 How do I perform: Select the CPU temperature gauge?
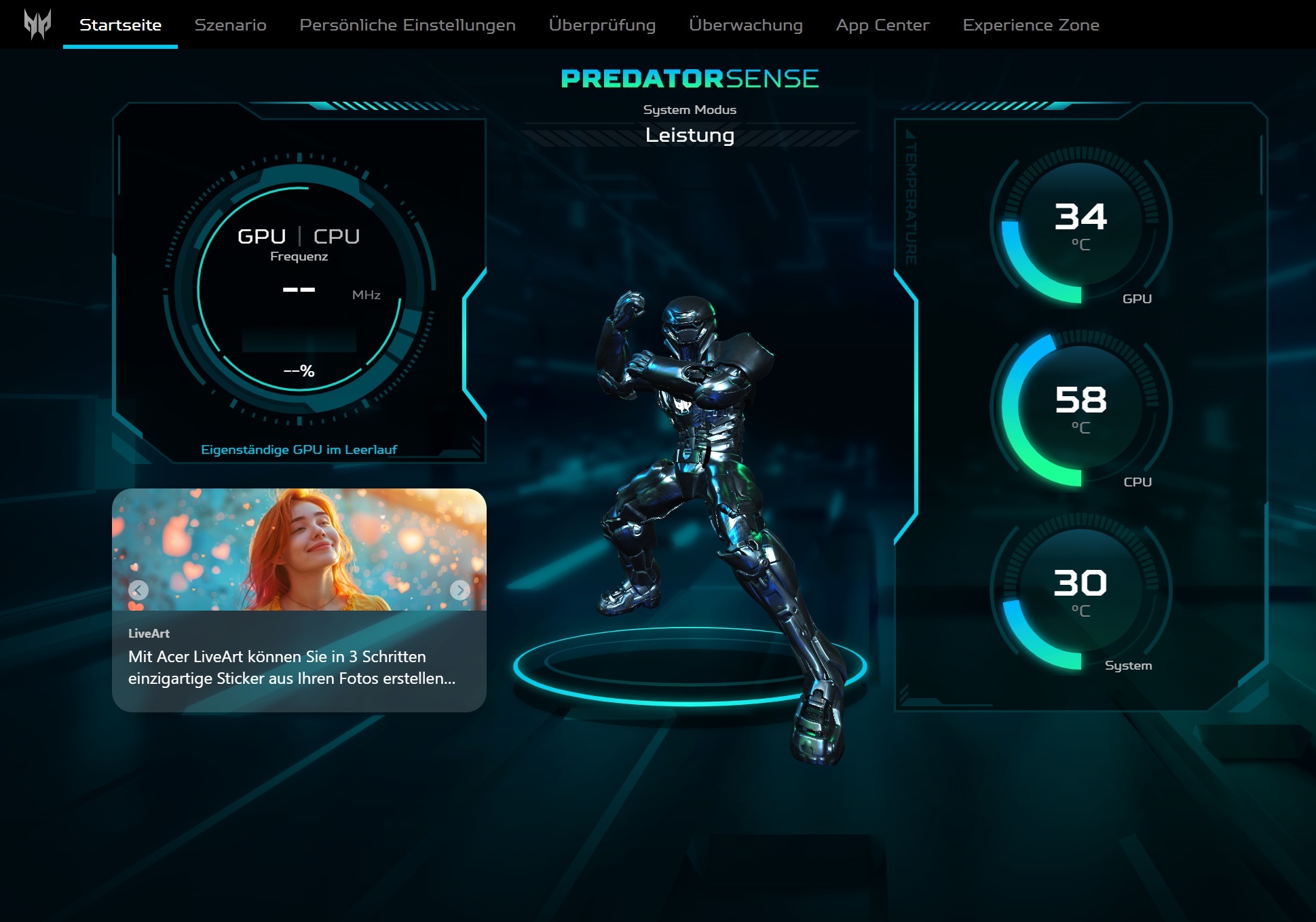tap(1080, 408)
